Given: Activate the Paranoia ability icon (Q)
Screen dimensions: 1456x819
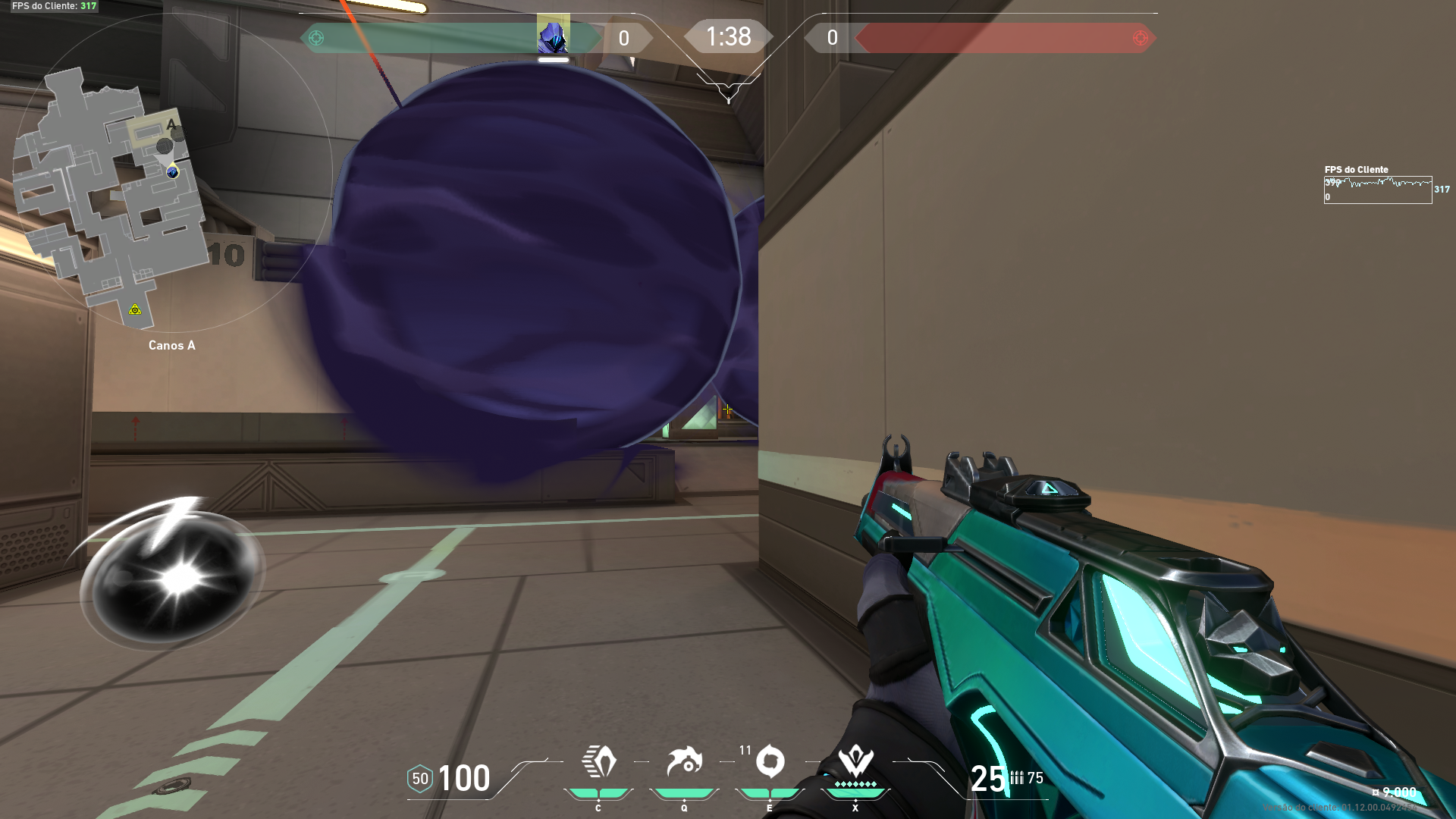Looking at the screenshot, I should 684,761.
